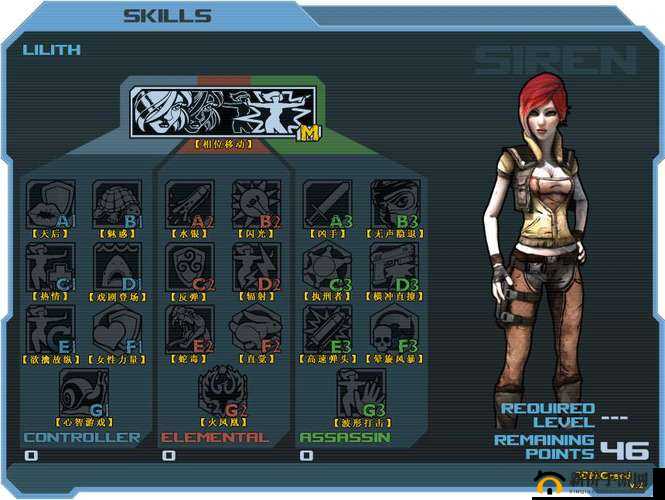Select the Assassin skill labeled E3
The height and width of the screenshot is (500, 665).
(x=328, y=329)
